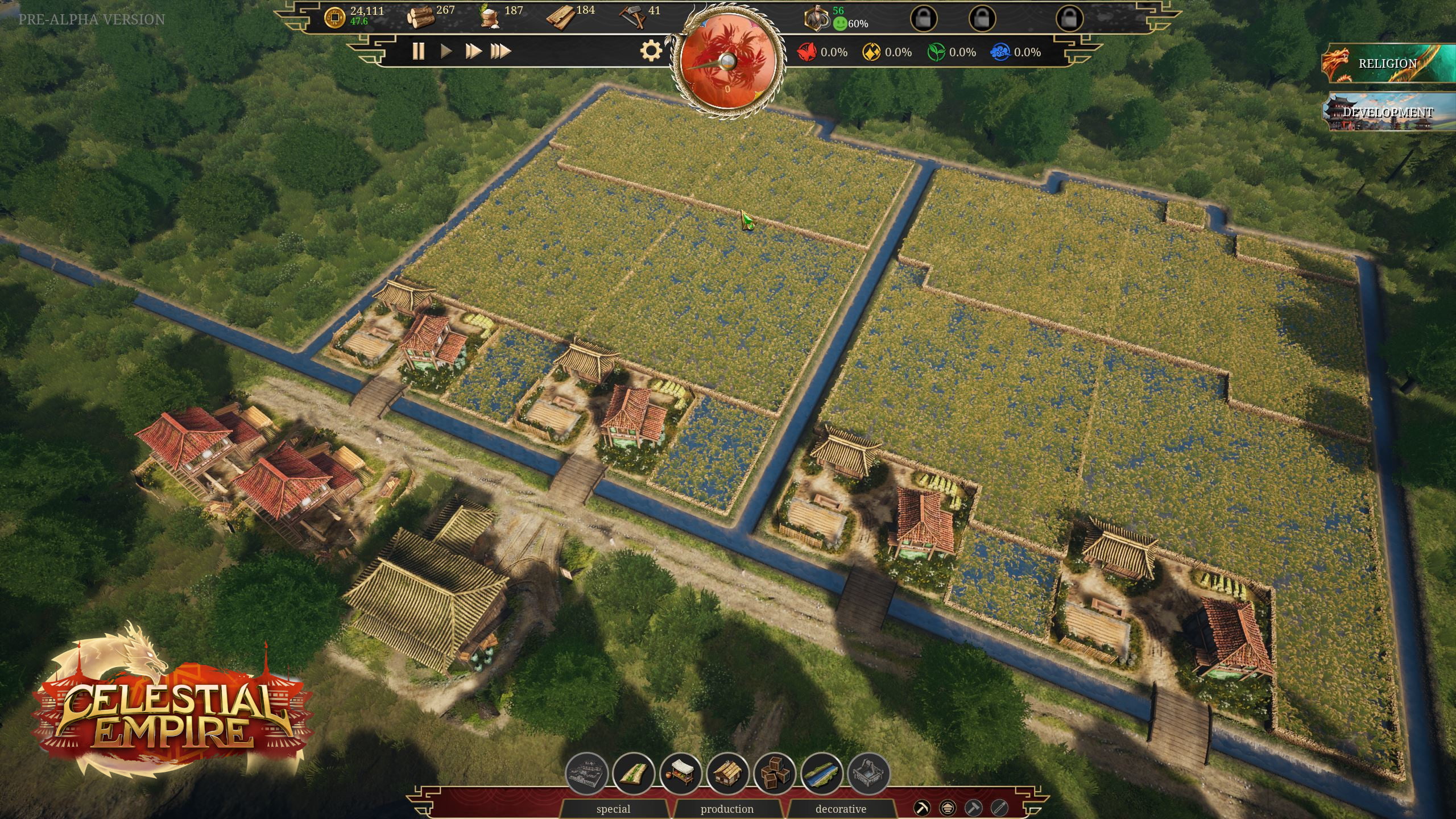Open the Development panel
The width and height of the screenshot is (1456, 819).
(1388, 112)
